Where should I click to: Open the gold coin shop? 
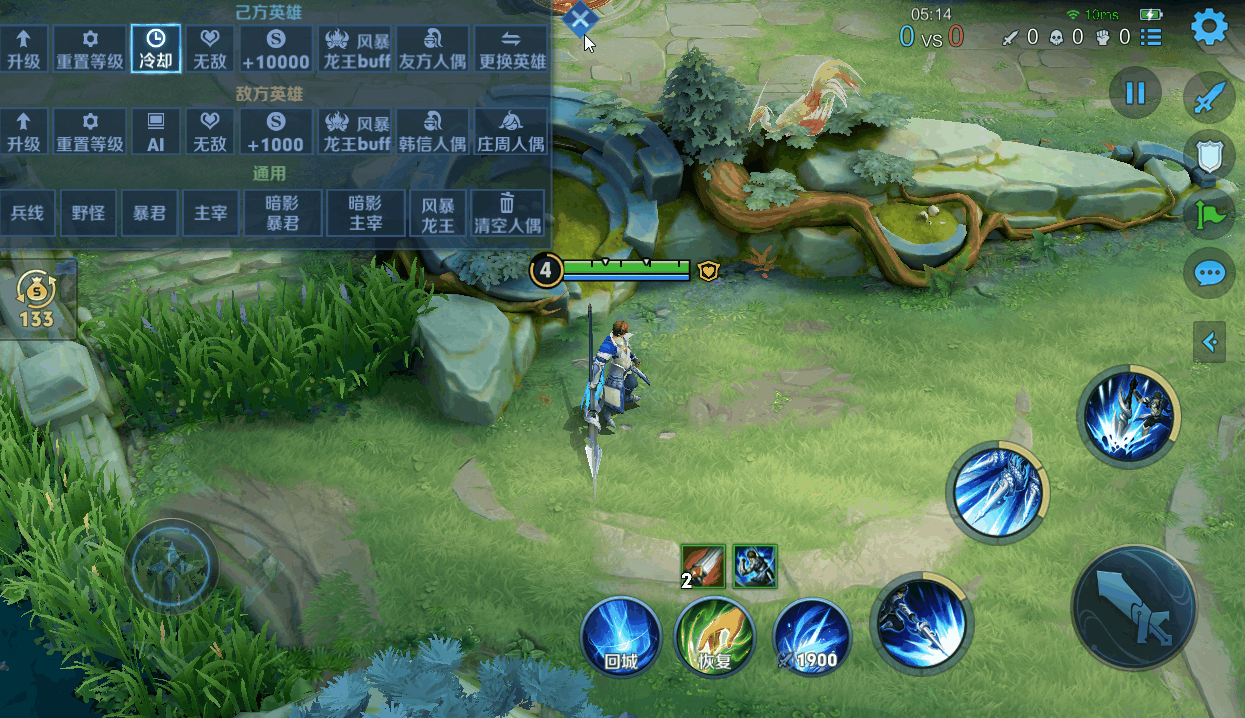[x=38, y=300]
